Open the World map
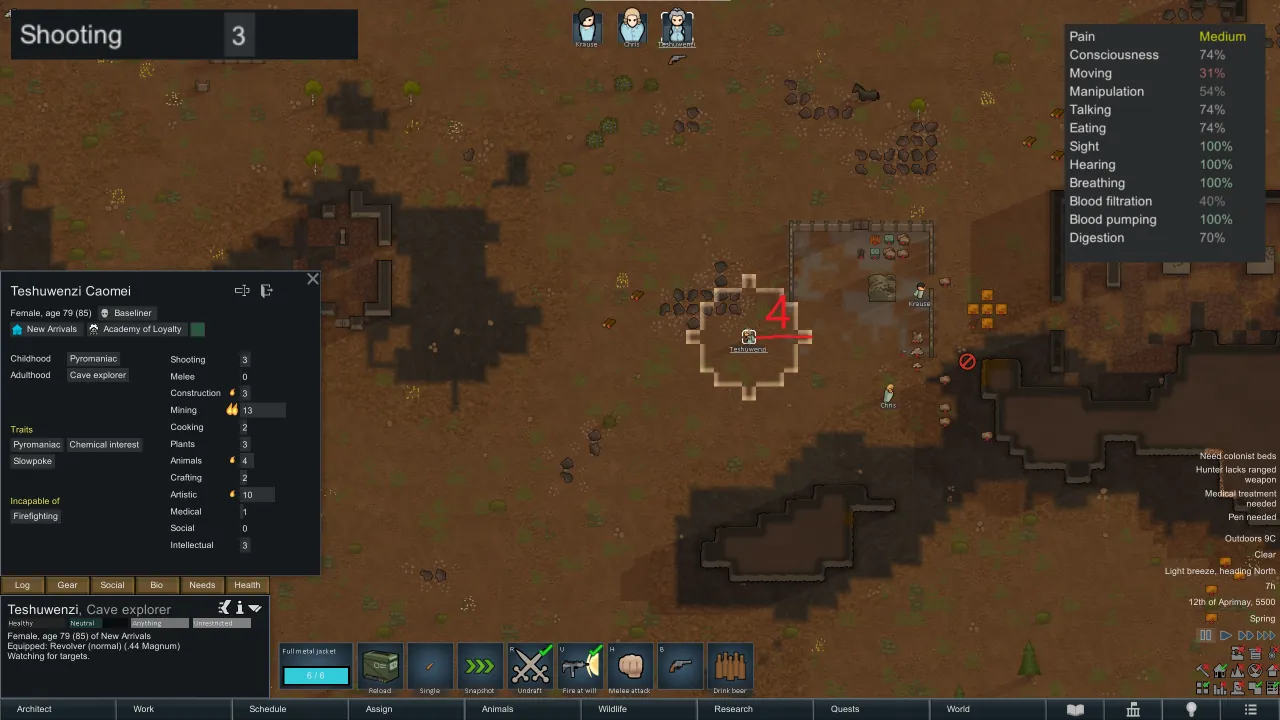Viewport: 1280px width, 720px height. point(958,709)
